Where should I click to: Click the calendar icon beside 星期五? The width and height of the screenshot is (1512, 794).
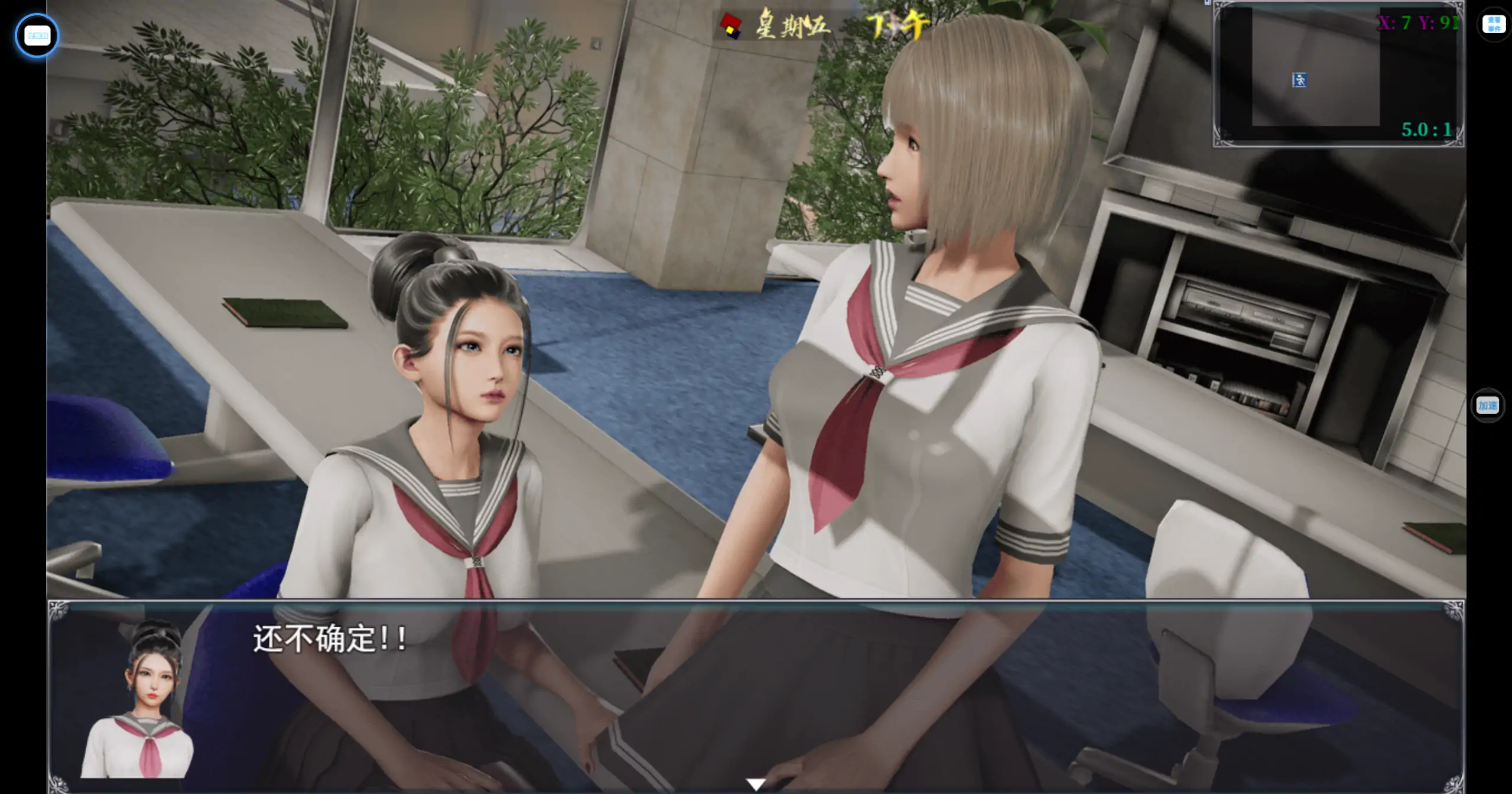pos(731,25)
